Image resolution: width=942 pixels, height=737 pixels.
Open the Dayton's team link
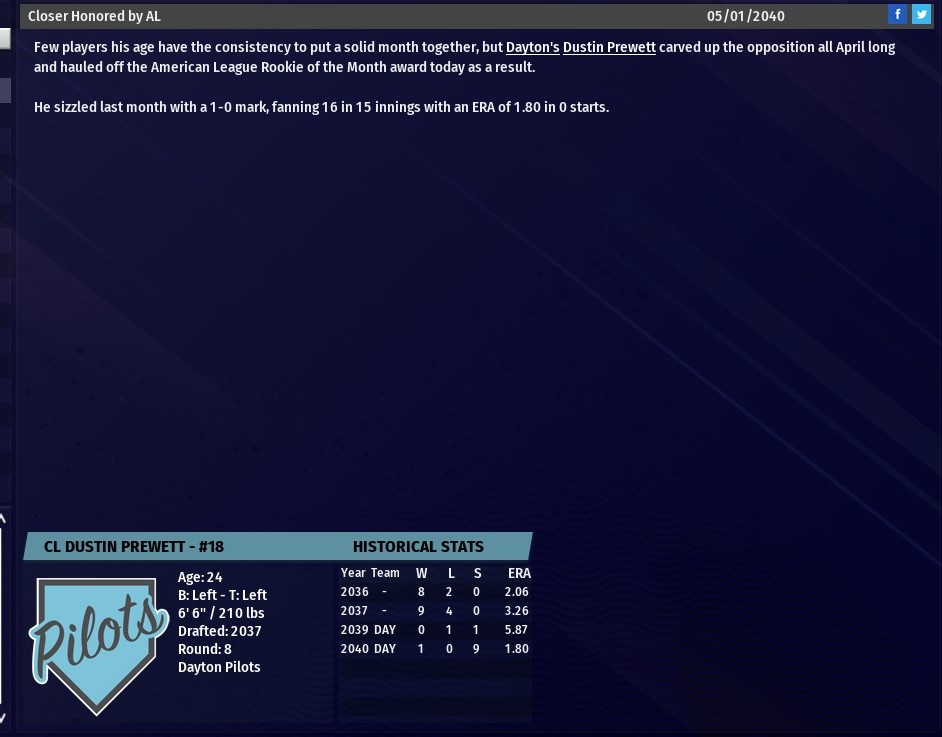pyautogui.click(x=532, y=47)
